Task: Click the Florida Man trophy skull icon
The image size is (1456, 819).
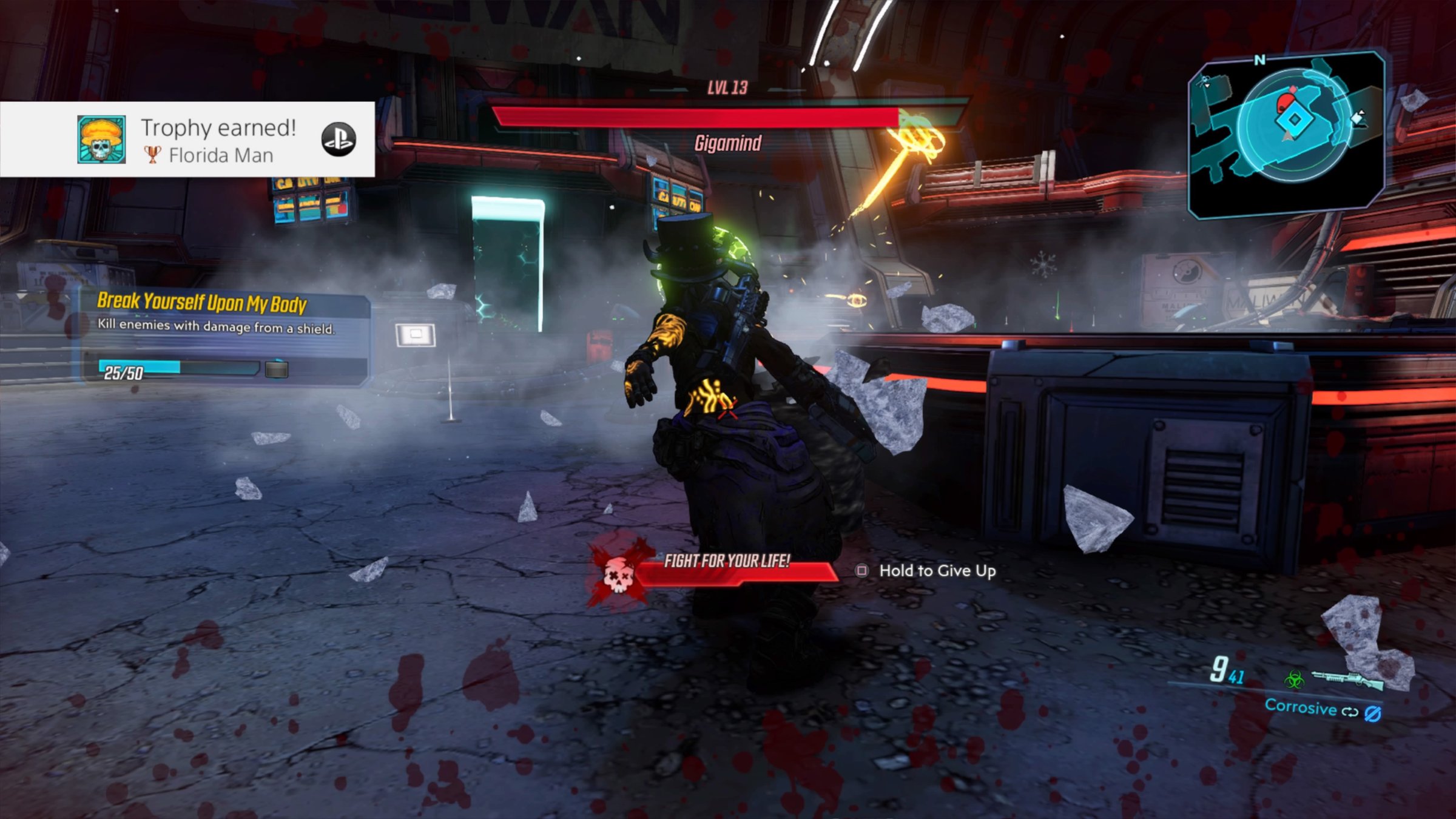Action: pyautogui.click(x=101, y=140)
